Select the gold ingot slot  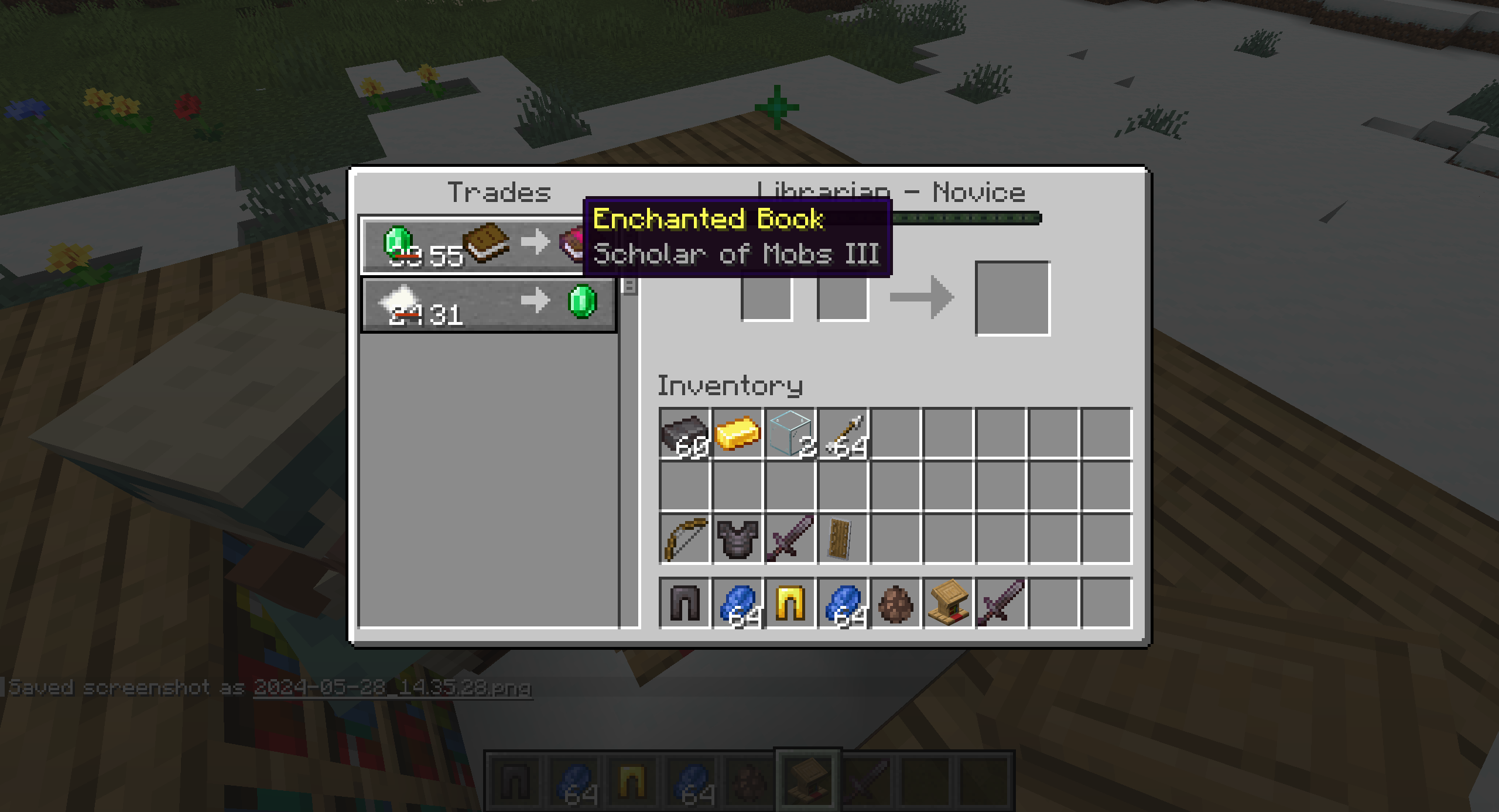tap(737, 434)
